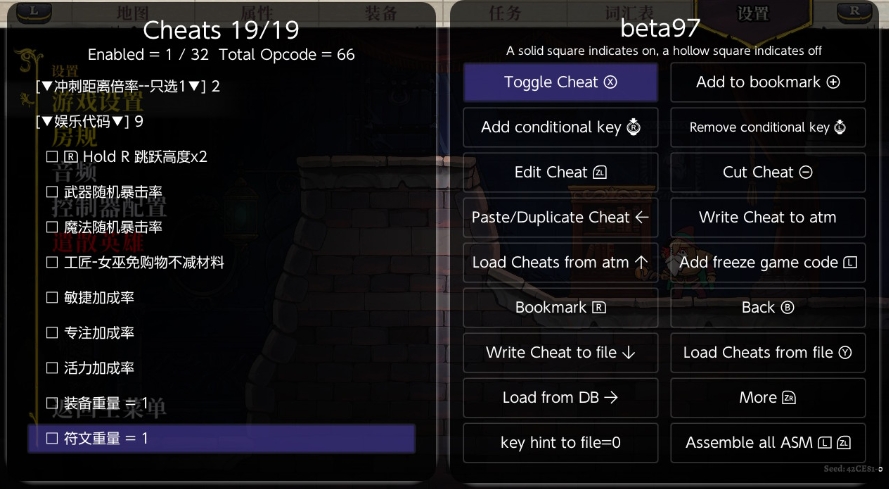Click Paste/Duplicate Cheat
The height and width of the screenshot is (489, 889).
point(560,217)
